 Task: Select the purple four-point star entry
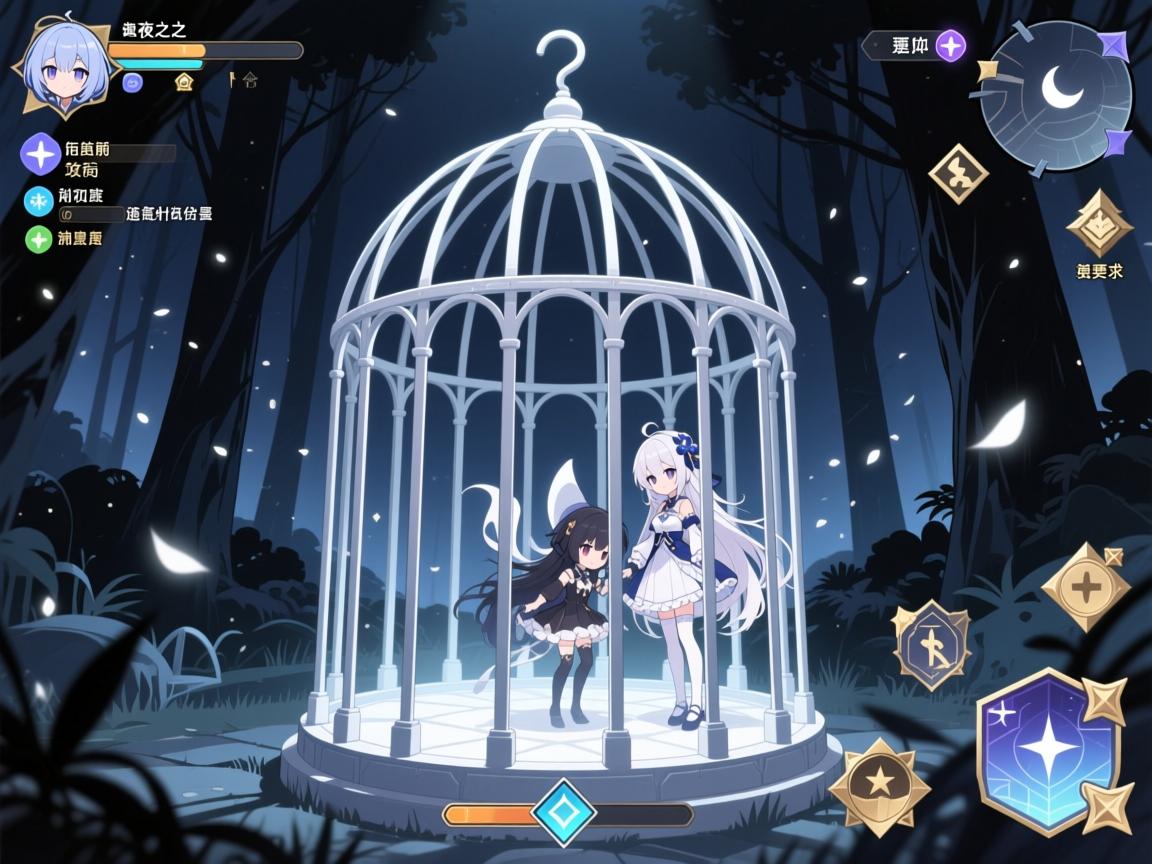click(x=41, y=154)
